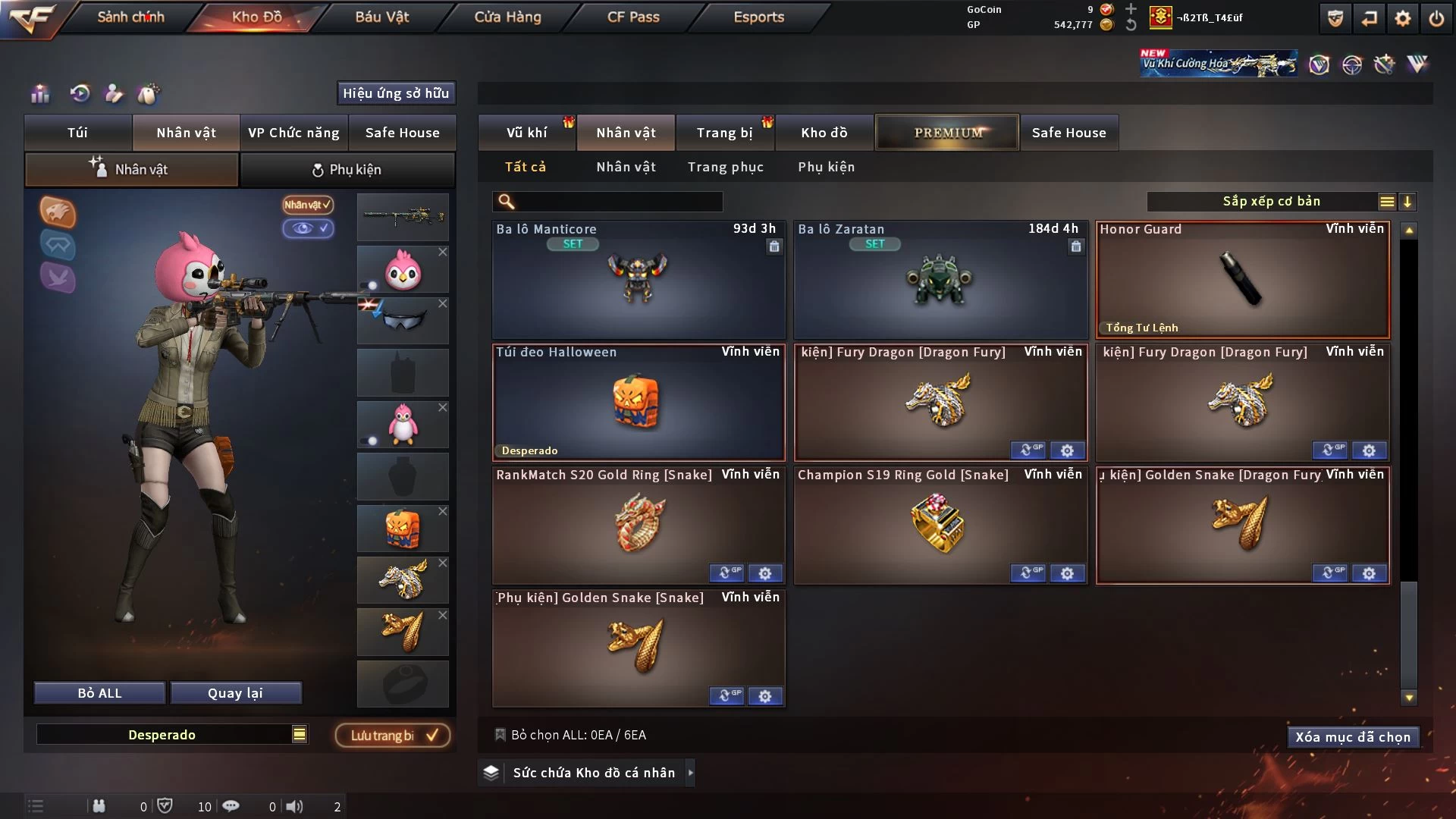Switch to the Phụ kiện sub-tab

[x=347, y=170]
